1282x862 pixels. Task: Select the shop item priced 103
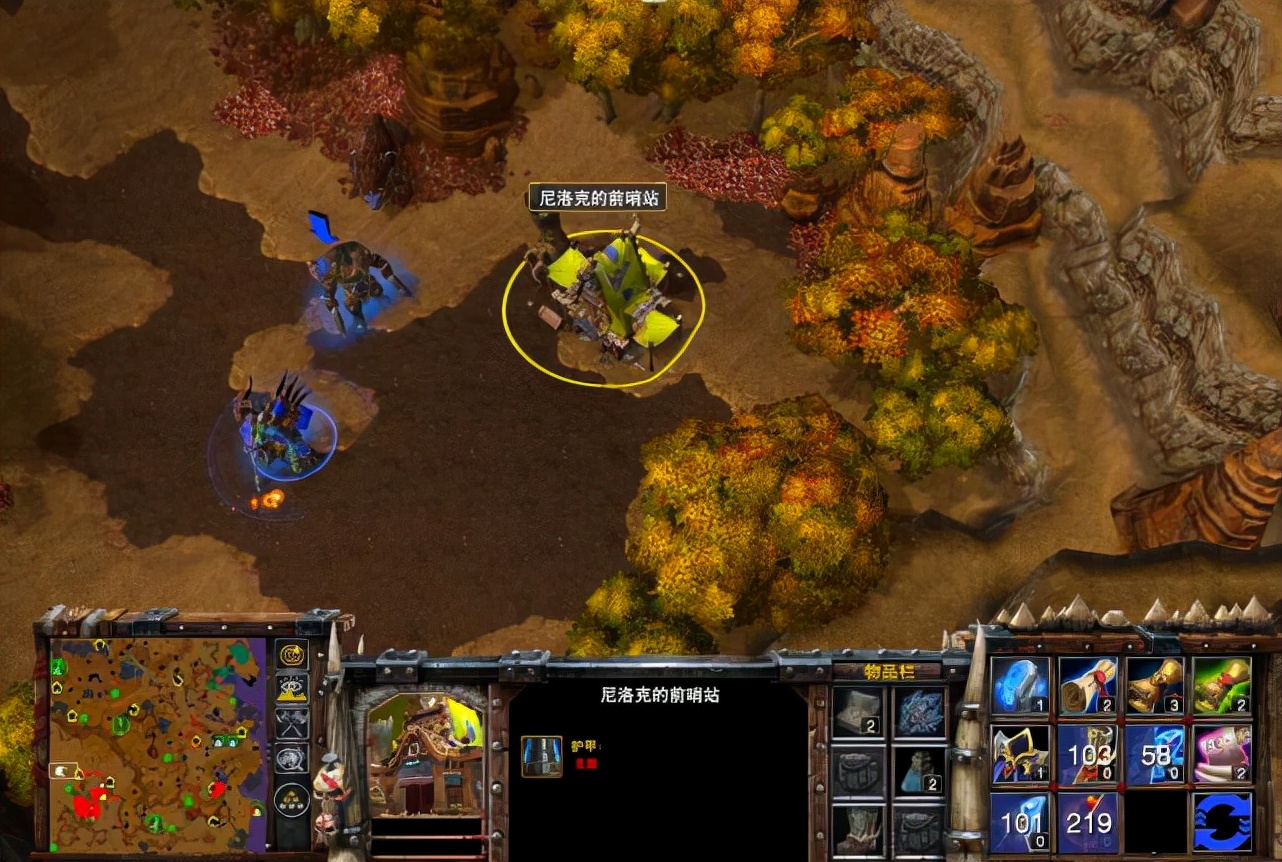pos(1088,754)
